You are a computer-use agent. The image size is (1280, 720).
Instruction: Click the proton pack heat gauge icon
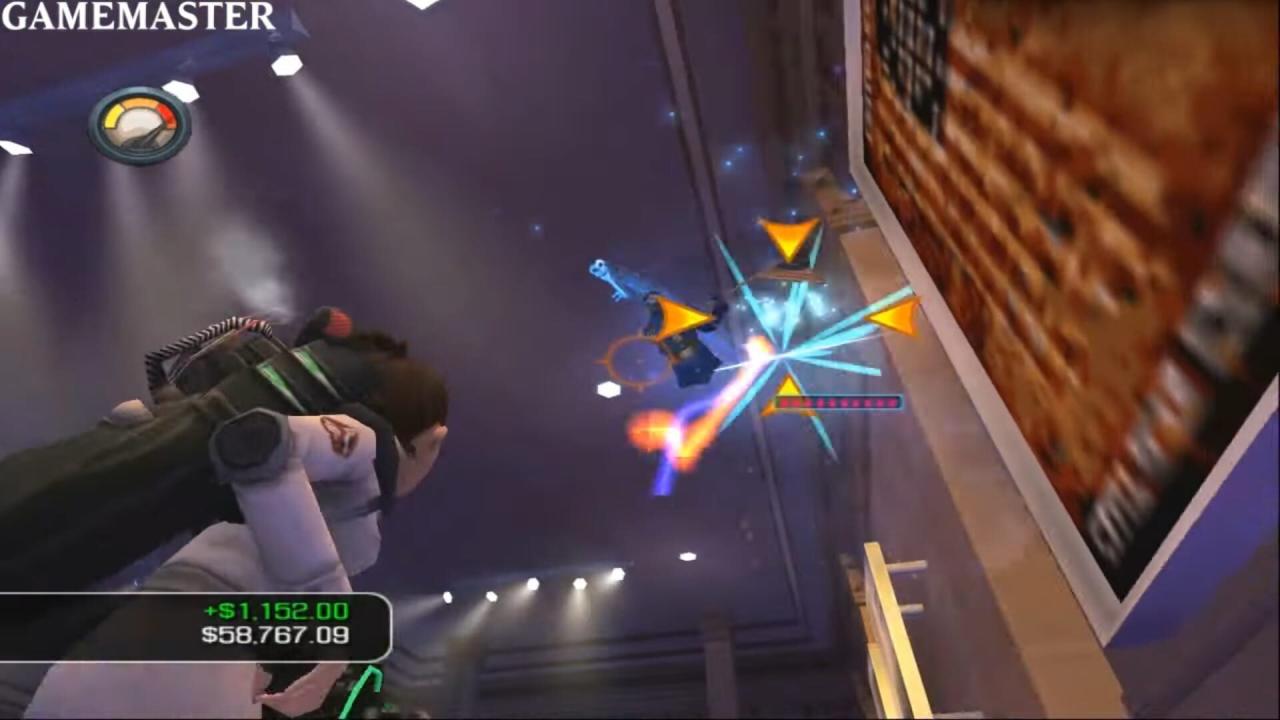click(140, 125)
